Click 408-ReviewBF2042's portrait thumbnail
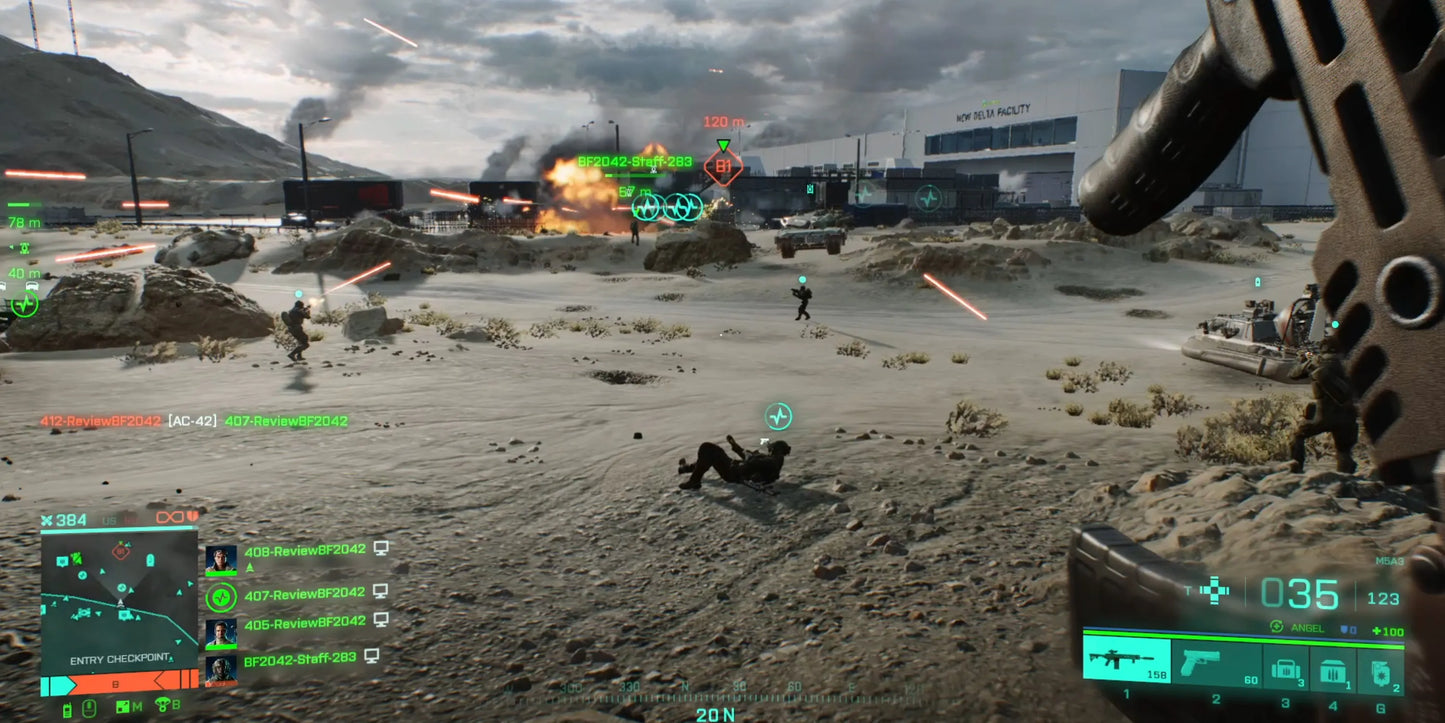The image size is (1445, 723). pos(220,559)
